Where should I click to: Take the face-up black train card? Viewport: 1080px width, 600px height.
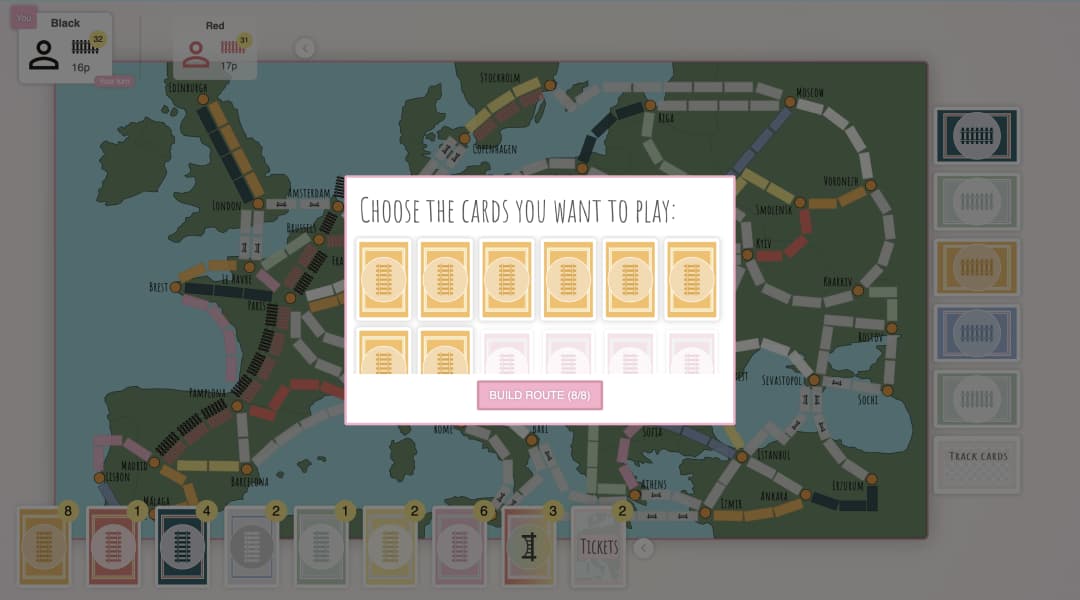[977, 136]
